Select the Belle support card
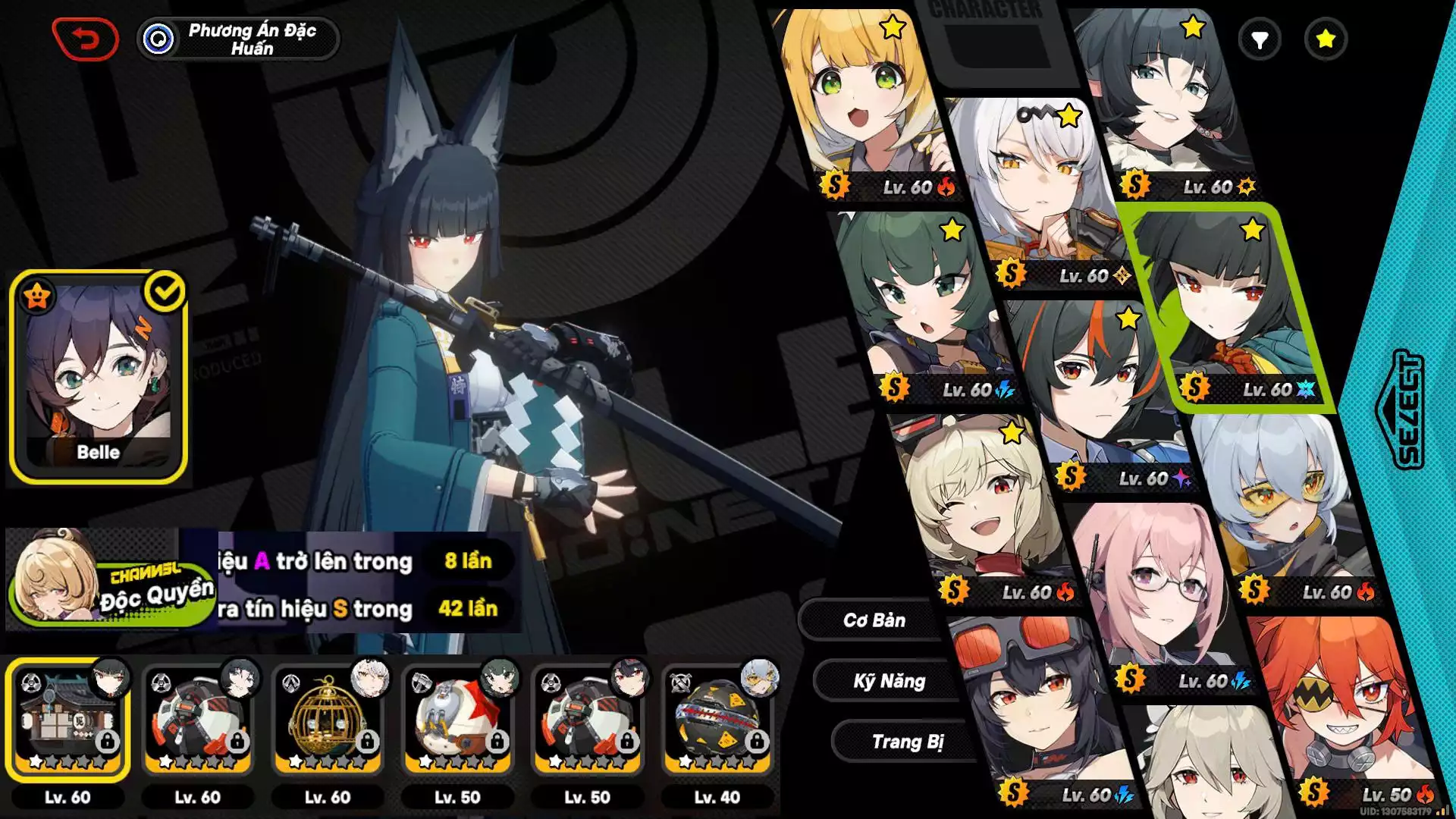 pos(99,377)
